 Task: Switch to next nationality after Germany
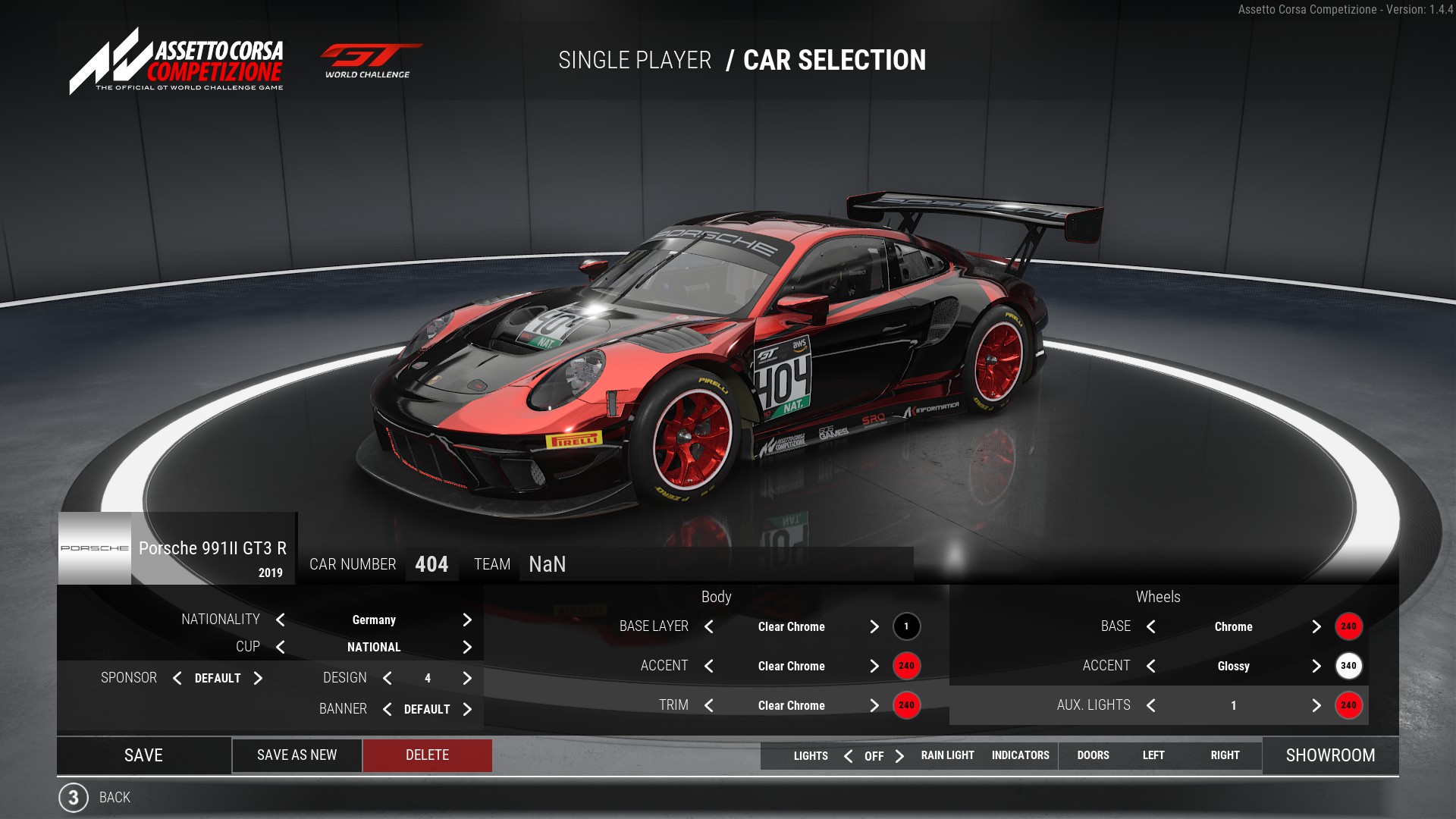467,620
